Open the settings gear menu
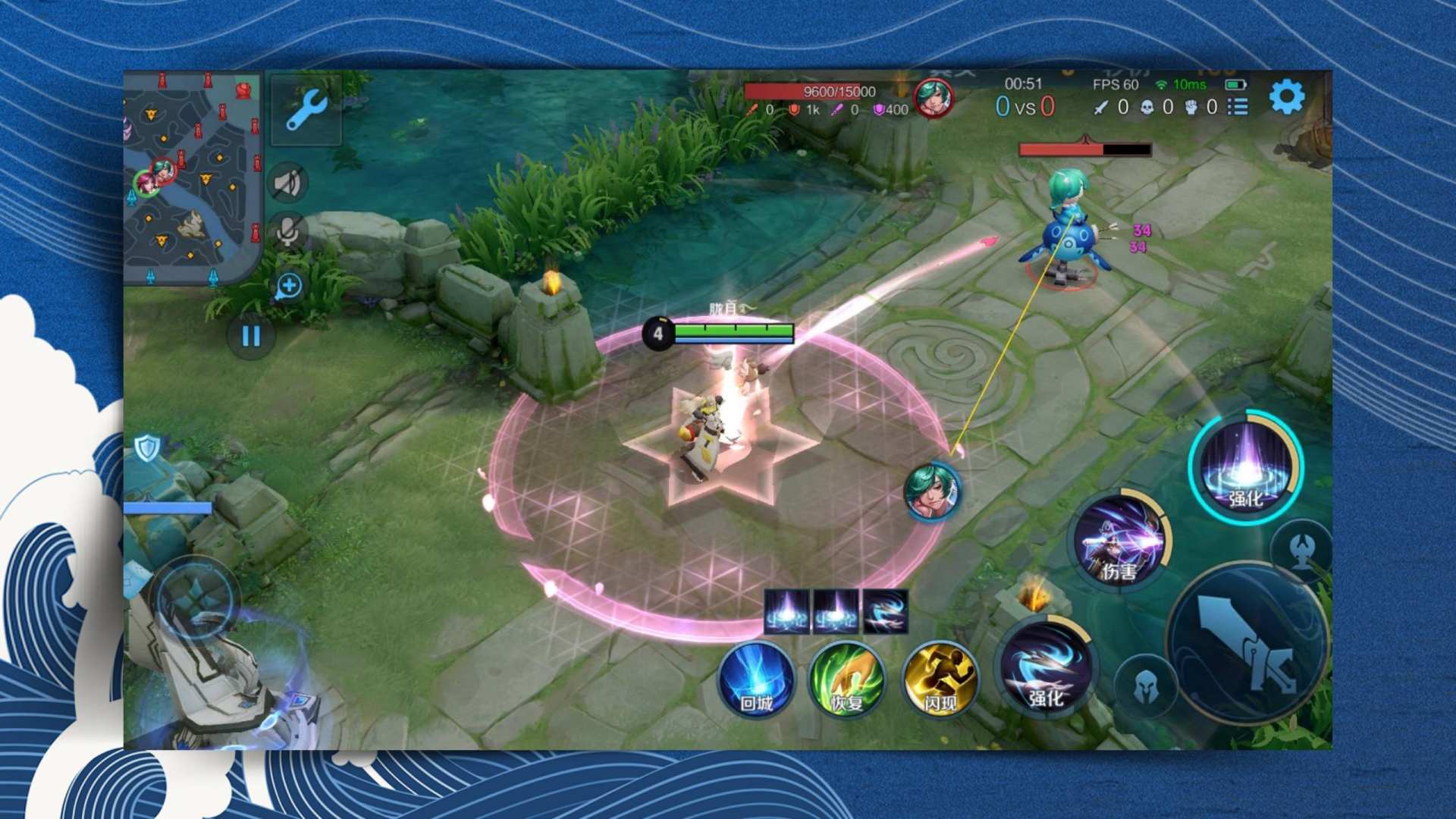The width and height of the screenshot is (1456, 819). tap(1285, 96)
